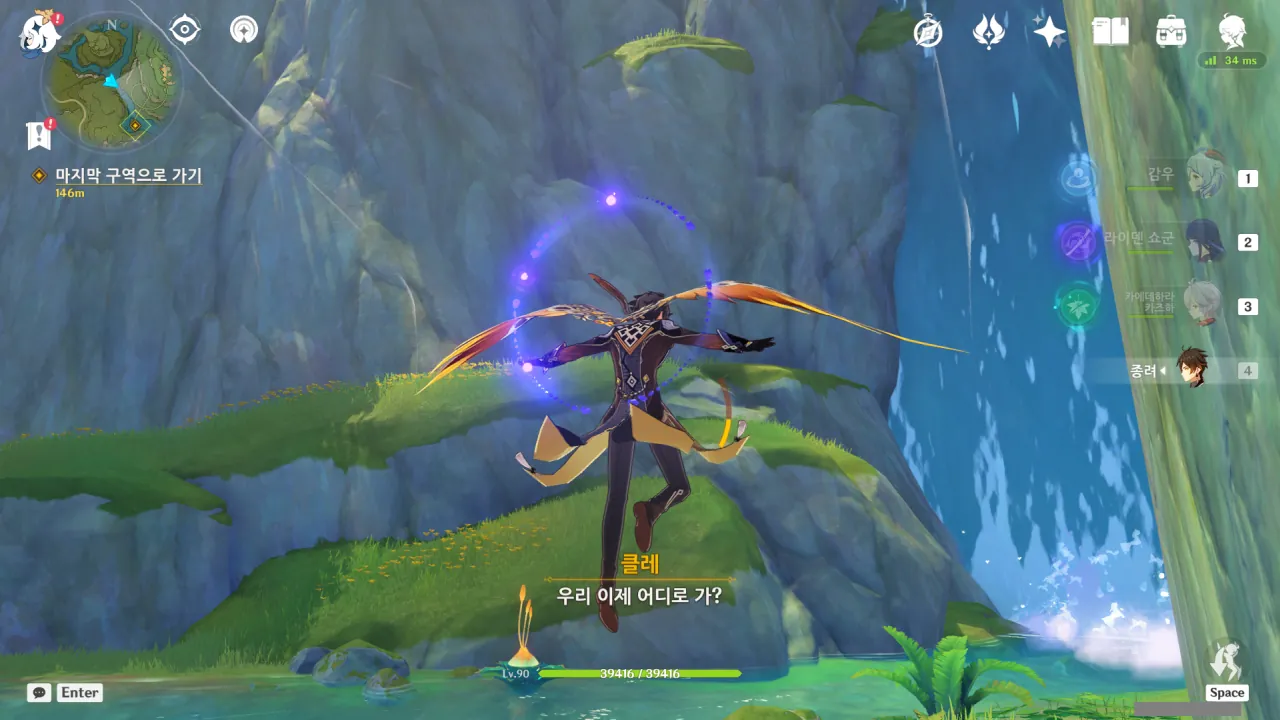Open the character portrait icon at top right
Image resolution: width=1280 pixels, height=720 pixels.
click(1232, 32)
